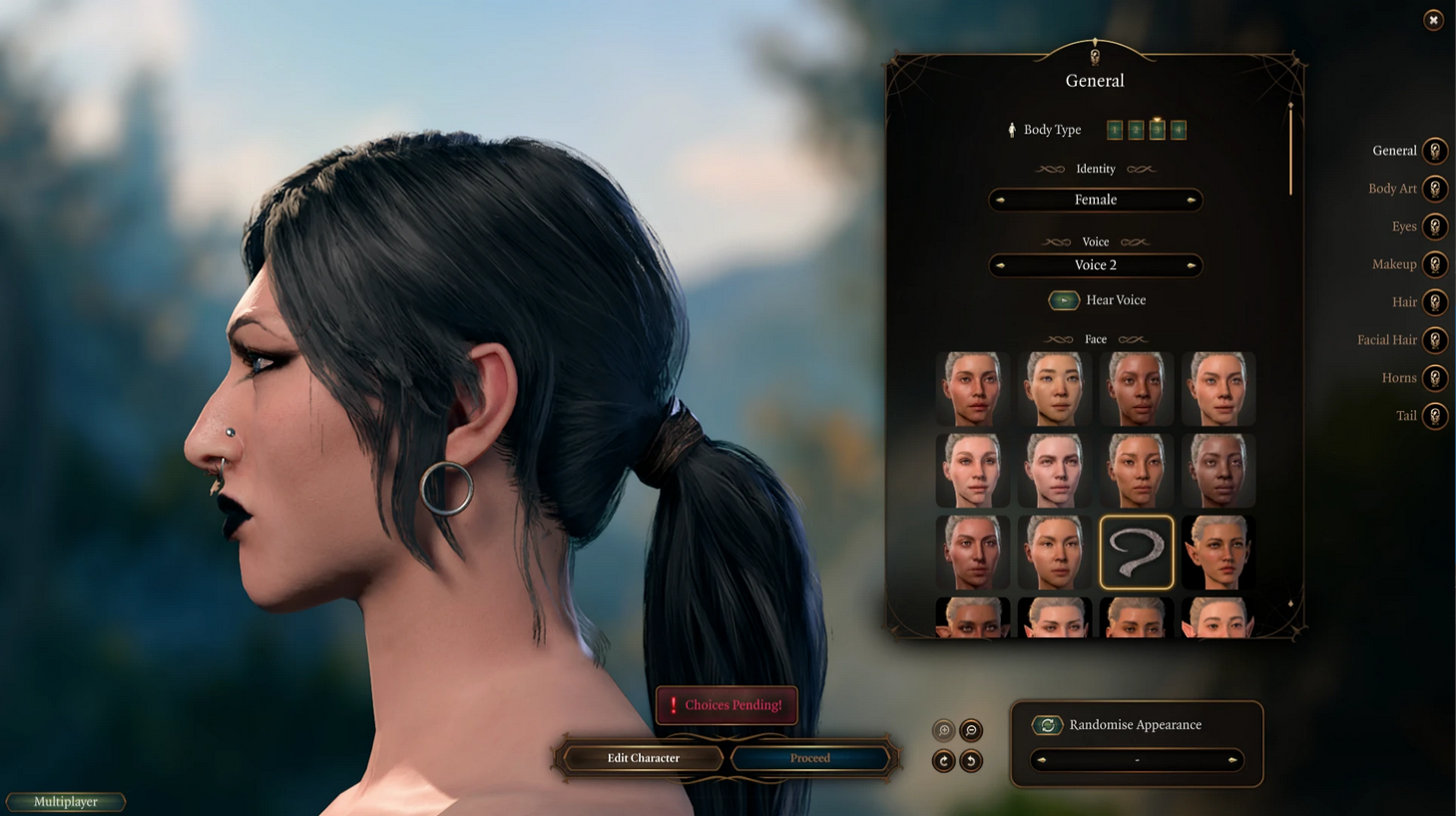Click Hear Voice to preview the voice
This screenshot has width=1456, height=816.
click(x=1064, y=299)
